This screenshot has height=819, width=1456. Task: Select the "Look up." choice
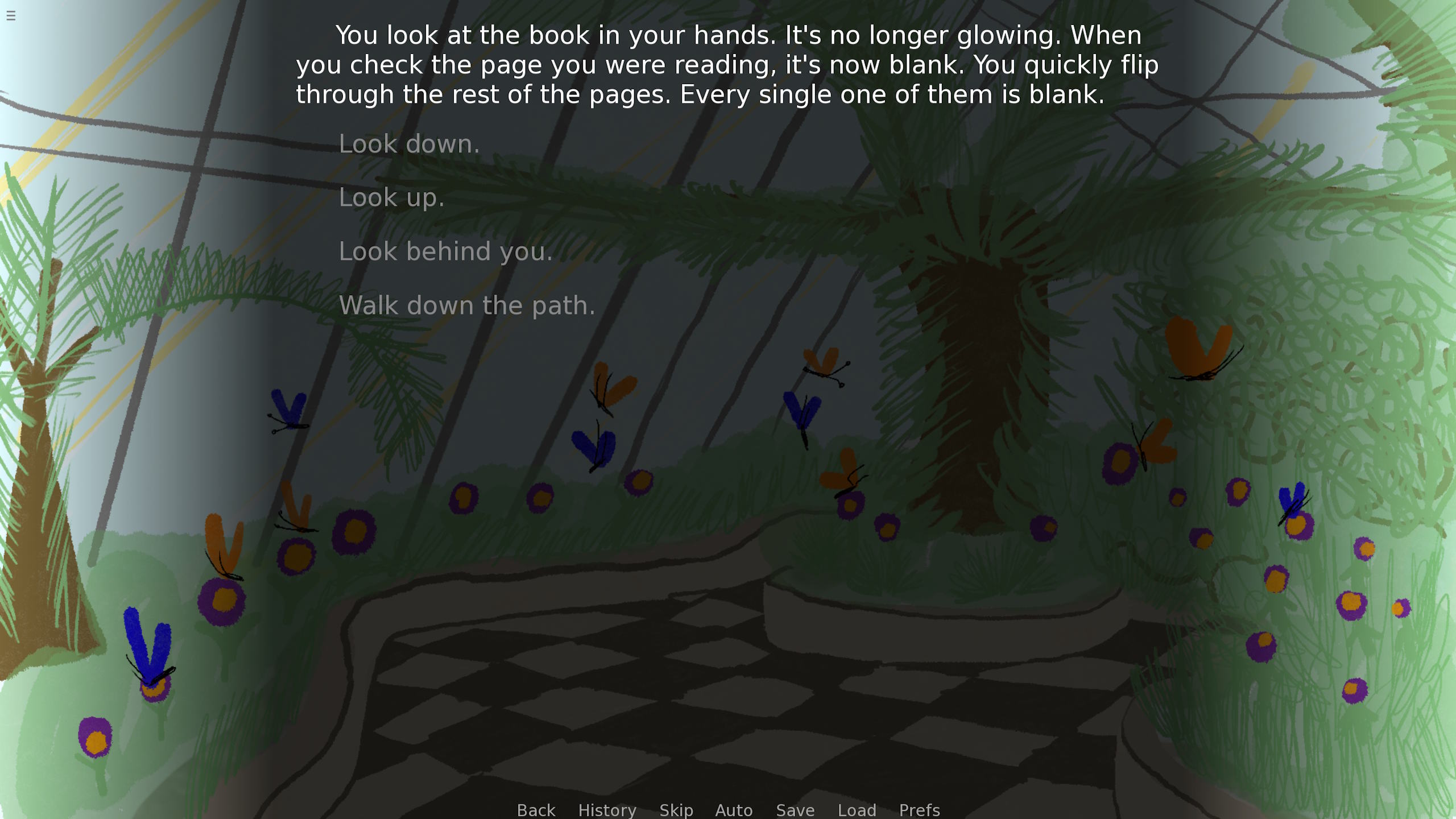click(391, 198)
